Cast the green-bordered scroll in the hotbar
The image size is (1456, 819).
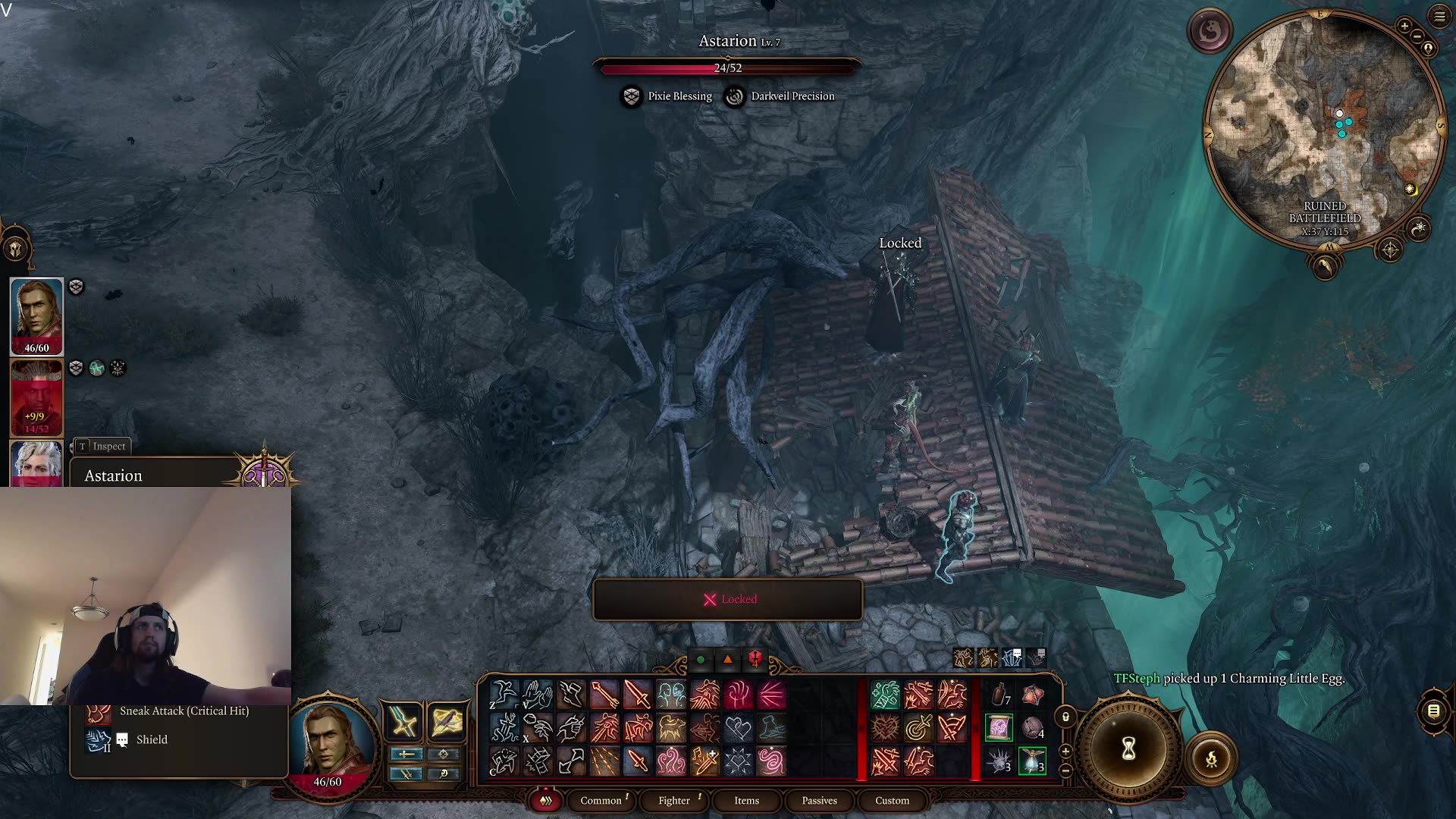(999, 726)
